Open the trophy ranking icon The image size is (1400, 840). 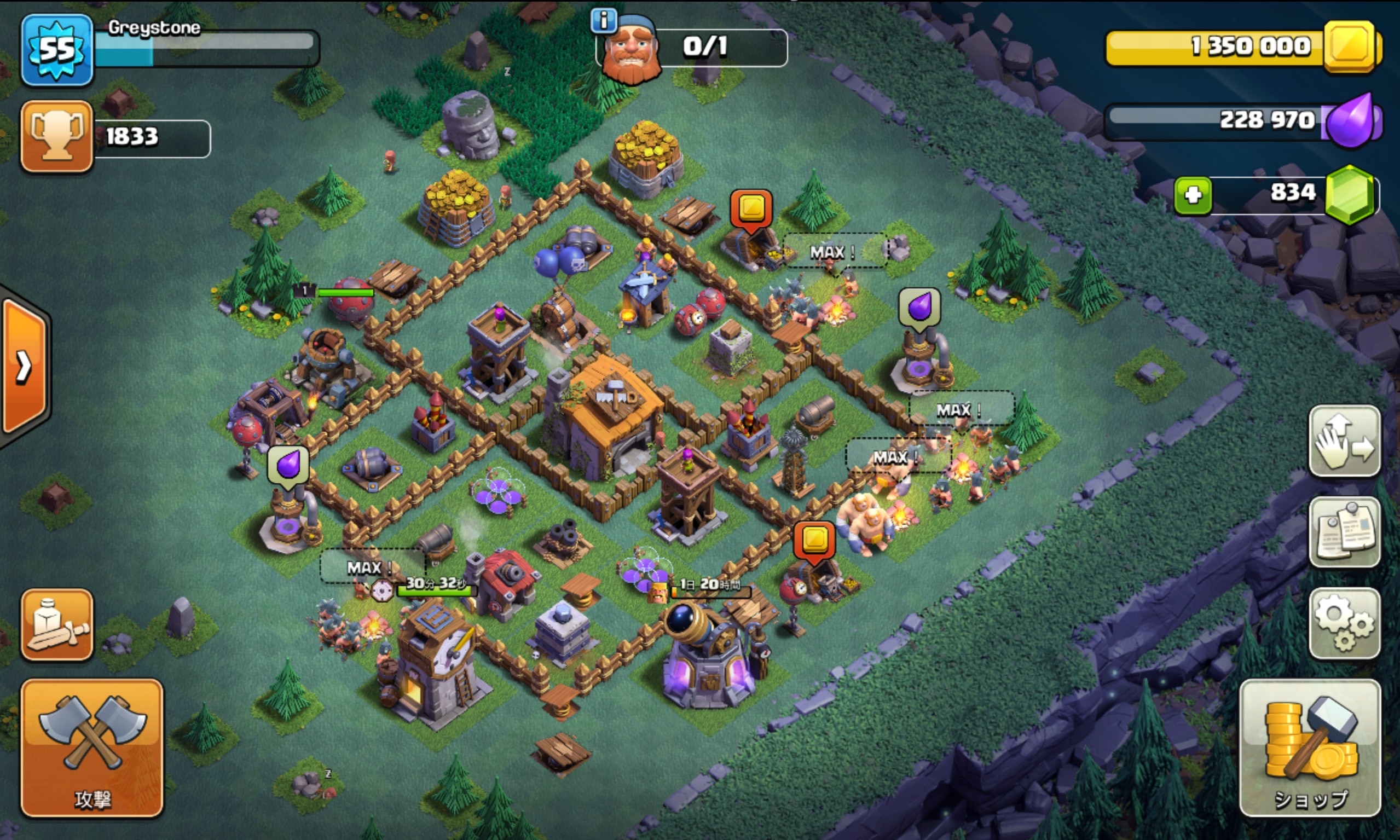56,136
